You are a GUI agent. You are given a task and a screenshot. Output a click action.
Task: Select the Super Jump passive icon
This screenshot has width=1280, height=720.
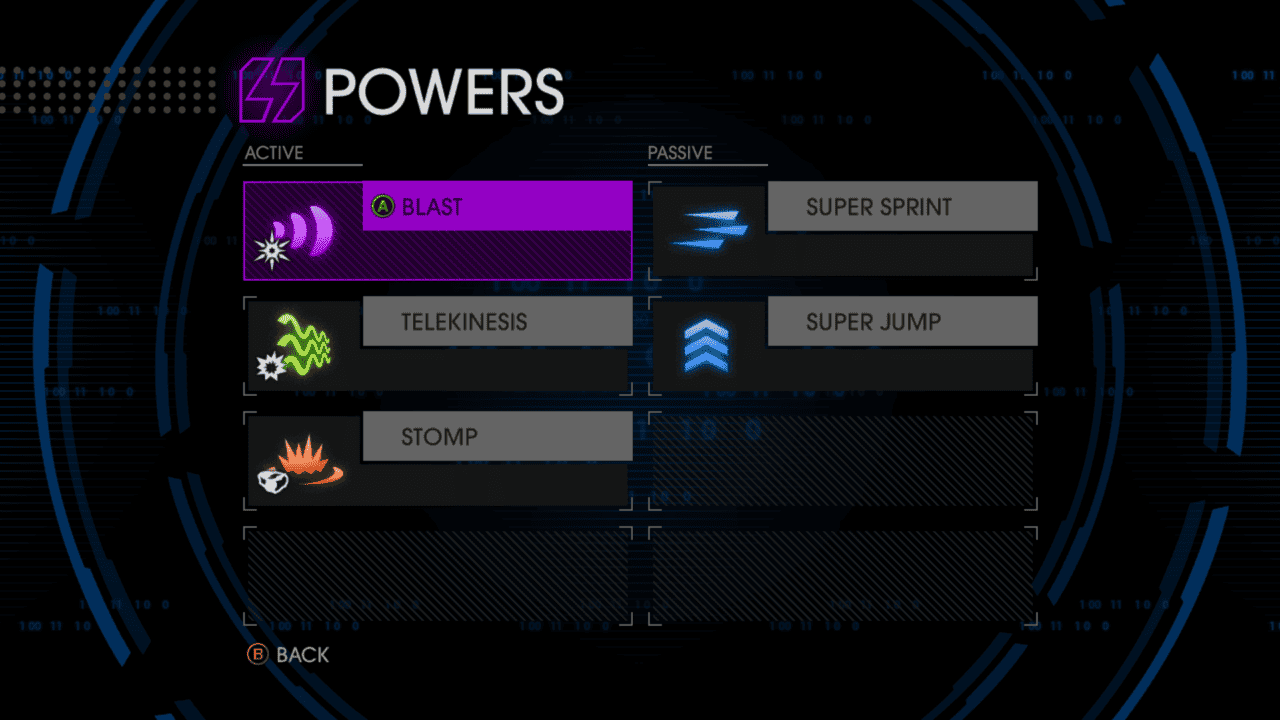[x=707, y=345]
